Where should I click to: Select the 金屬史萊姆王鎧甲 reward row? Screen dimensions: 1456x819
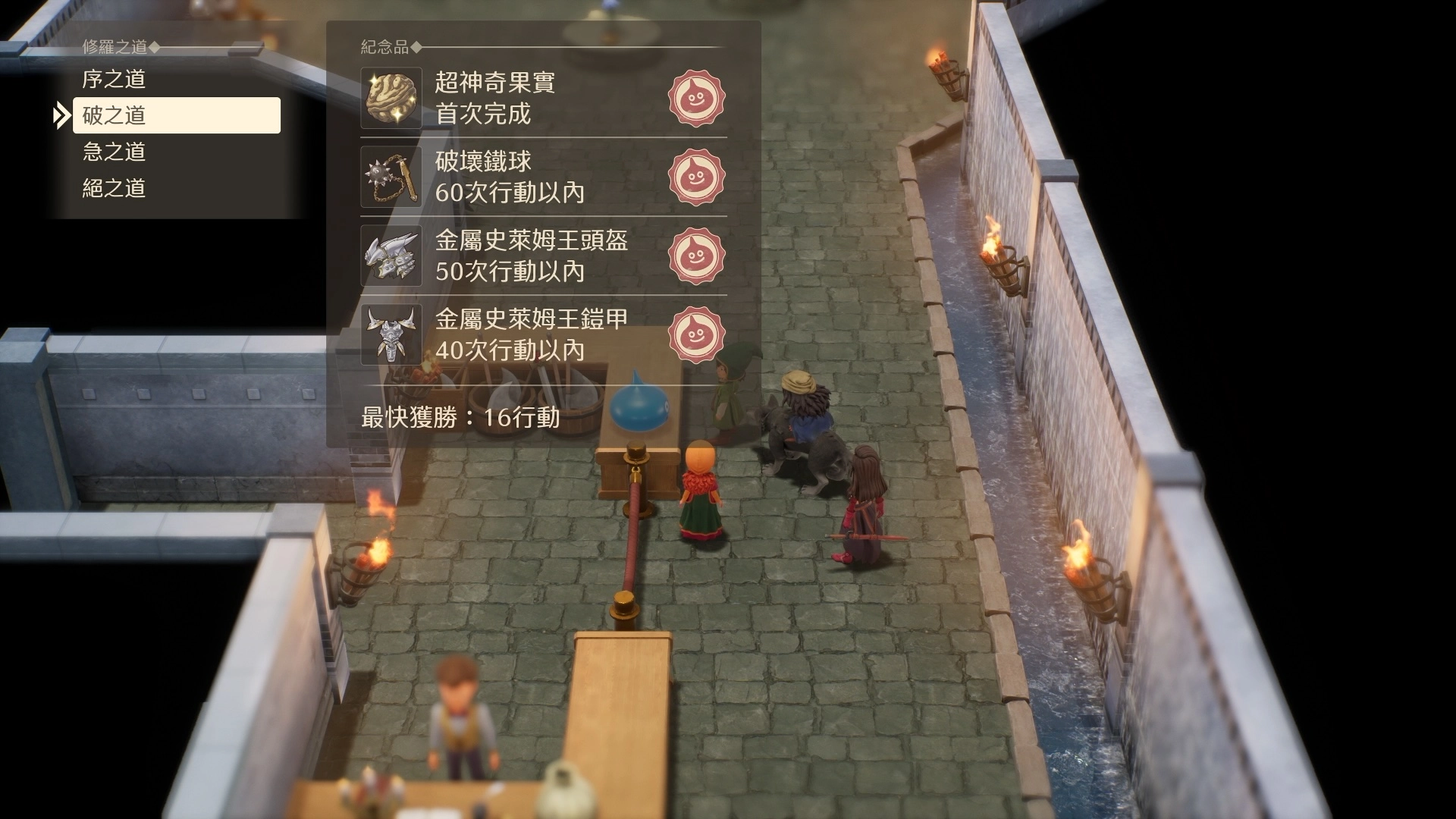(543, 334)
